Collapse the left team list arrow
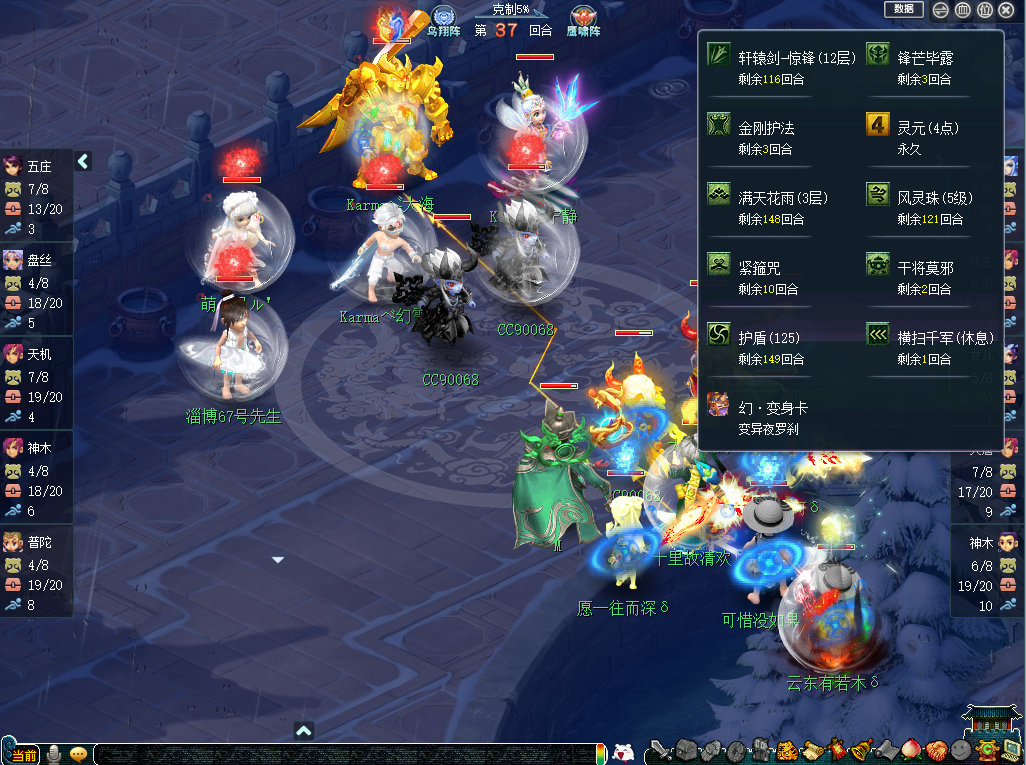This screenshot has height=765, width=1026. [x=84, y=161]
